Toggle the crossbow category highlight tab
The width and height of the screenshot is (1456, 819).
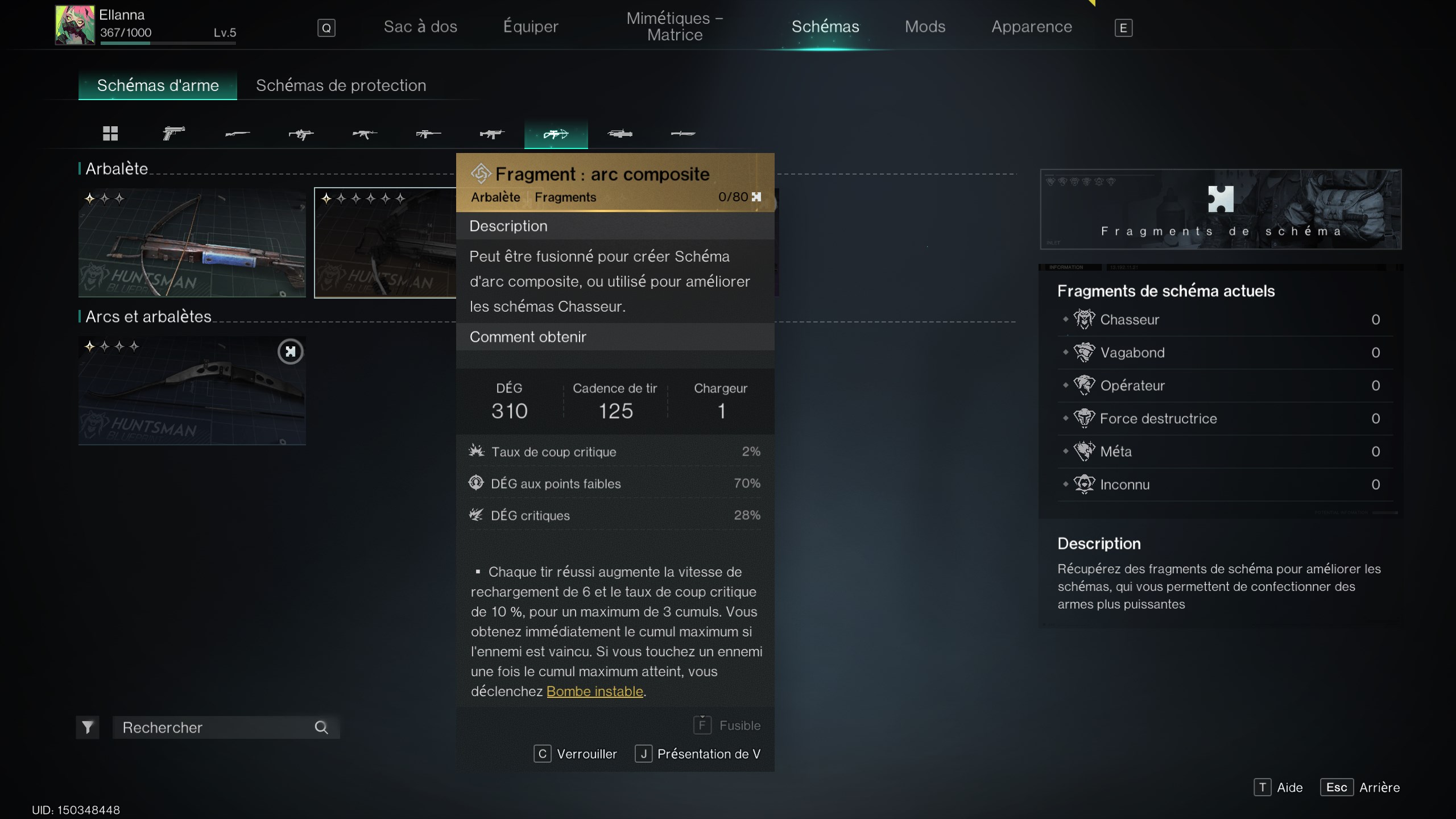[556, 134]
